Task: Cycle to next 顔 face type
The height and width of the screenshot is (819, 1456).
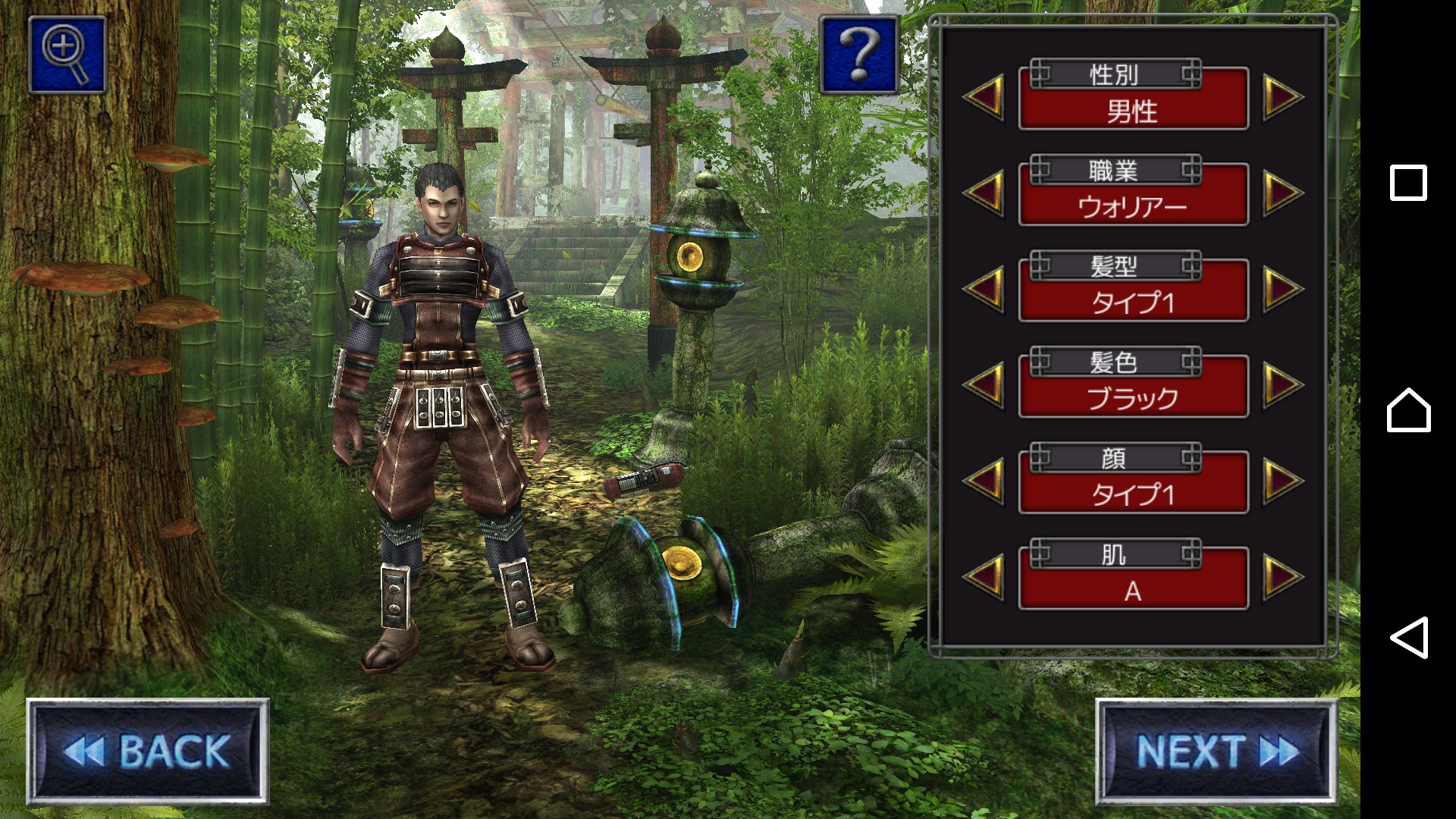Action: point(1282,481)
